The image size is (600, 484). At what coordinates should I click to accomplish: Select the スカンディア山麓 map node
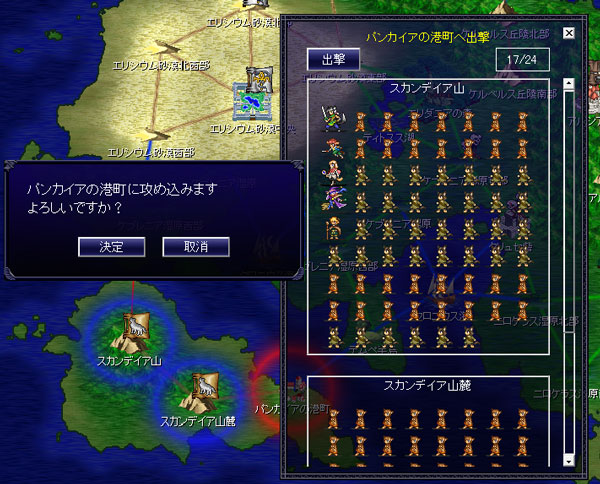click(195, 393)
